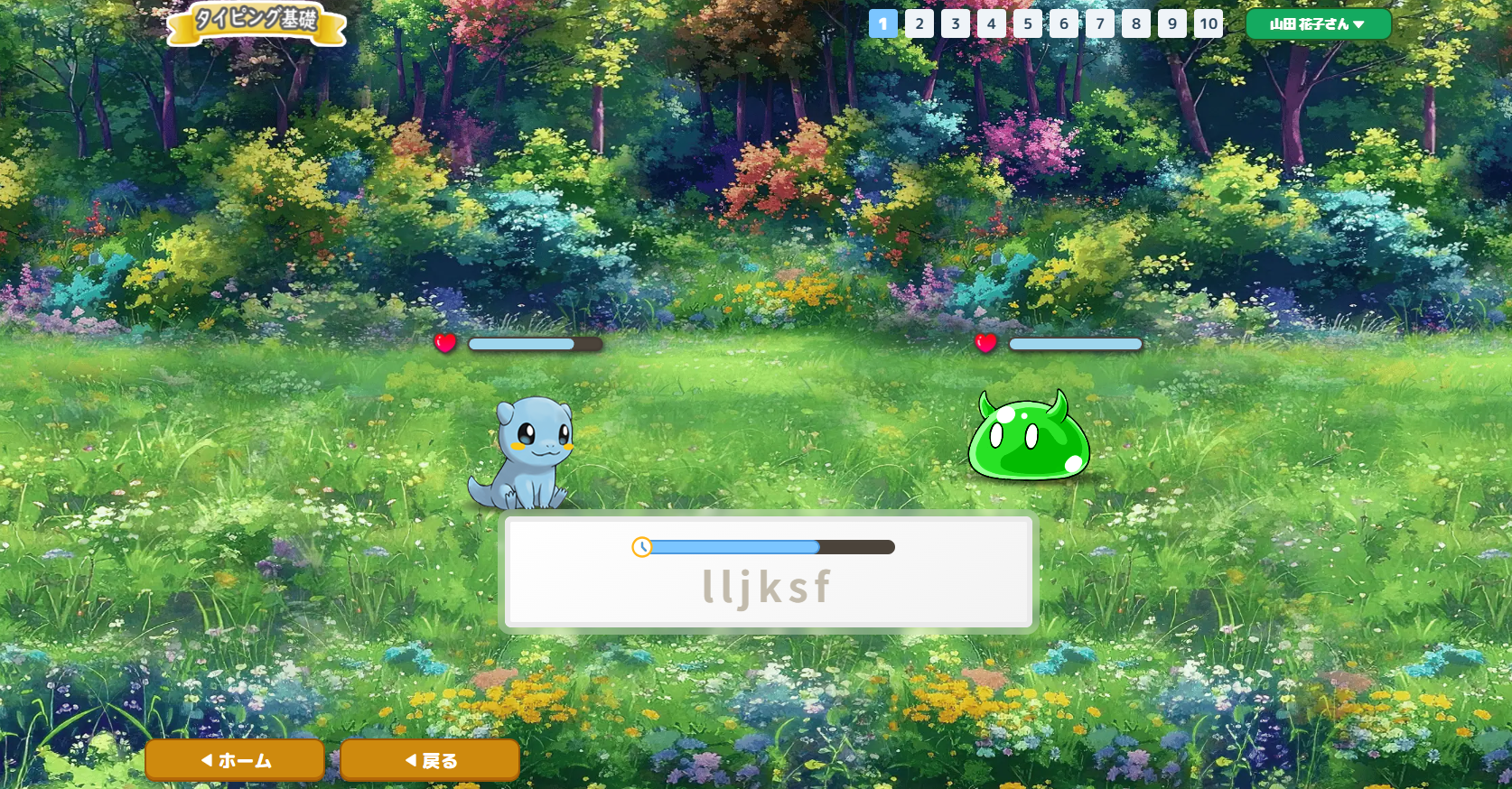1512x789 pixels.
Task: Choose stage number 3
Action: pos(956,24)
